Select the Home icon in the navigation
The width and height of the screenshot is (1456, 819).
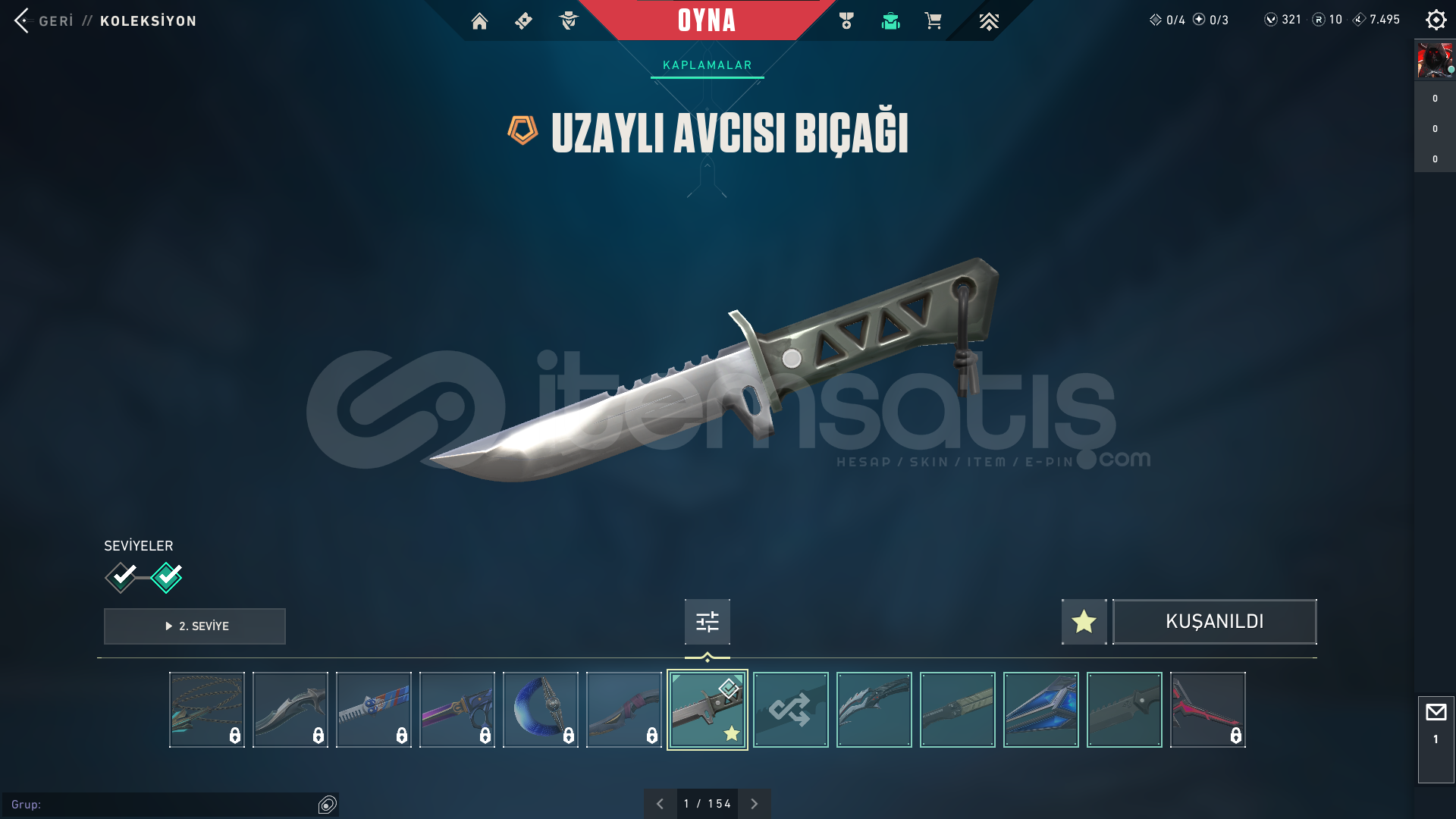(x=479, y=21)
